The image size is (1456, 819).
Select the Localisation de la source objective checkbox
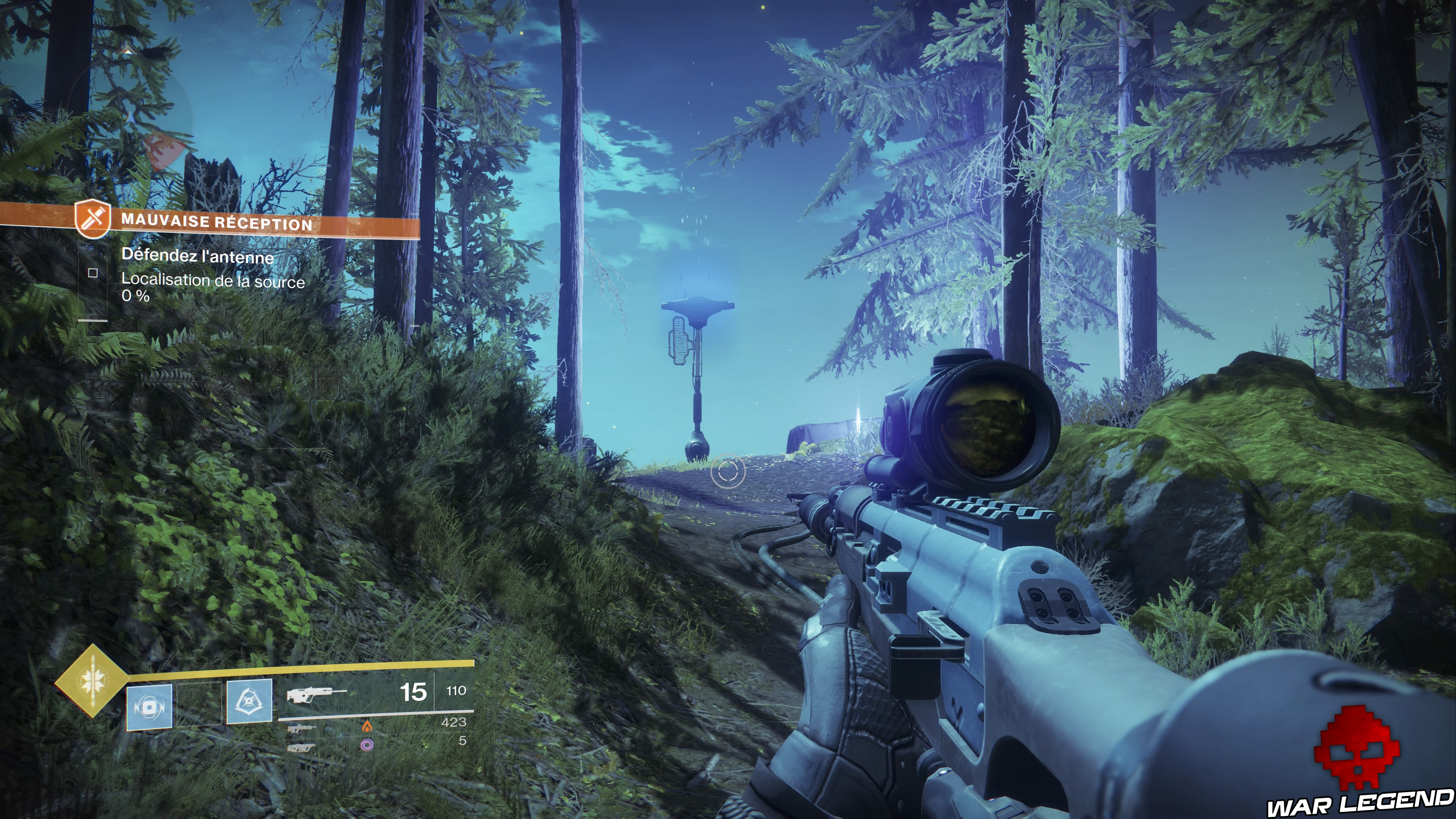93,273
